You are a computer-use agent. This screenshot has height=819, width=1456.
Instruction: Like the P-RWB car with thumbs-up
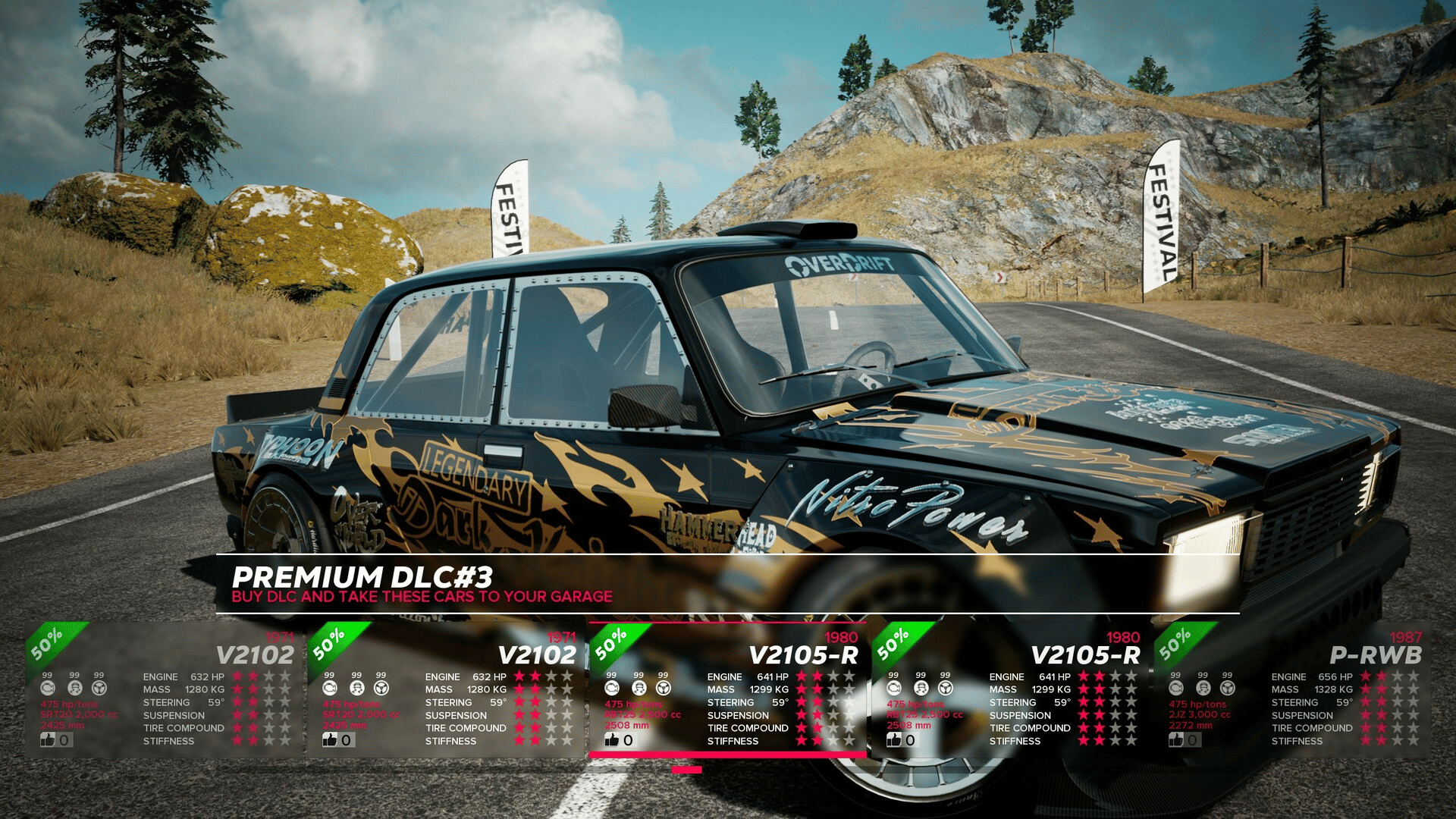point(1177,739)
